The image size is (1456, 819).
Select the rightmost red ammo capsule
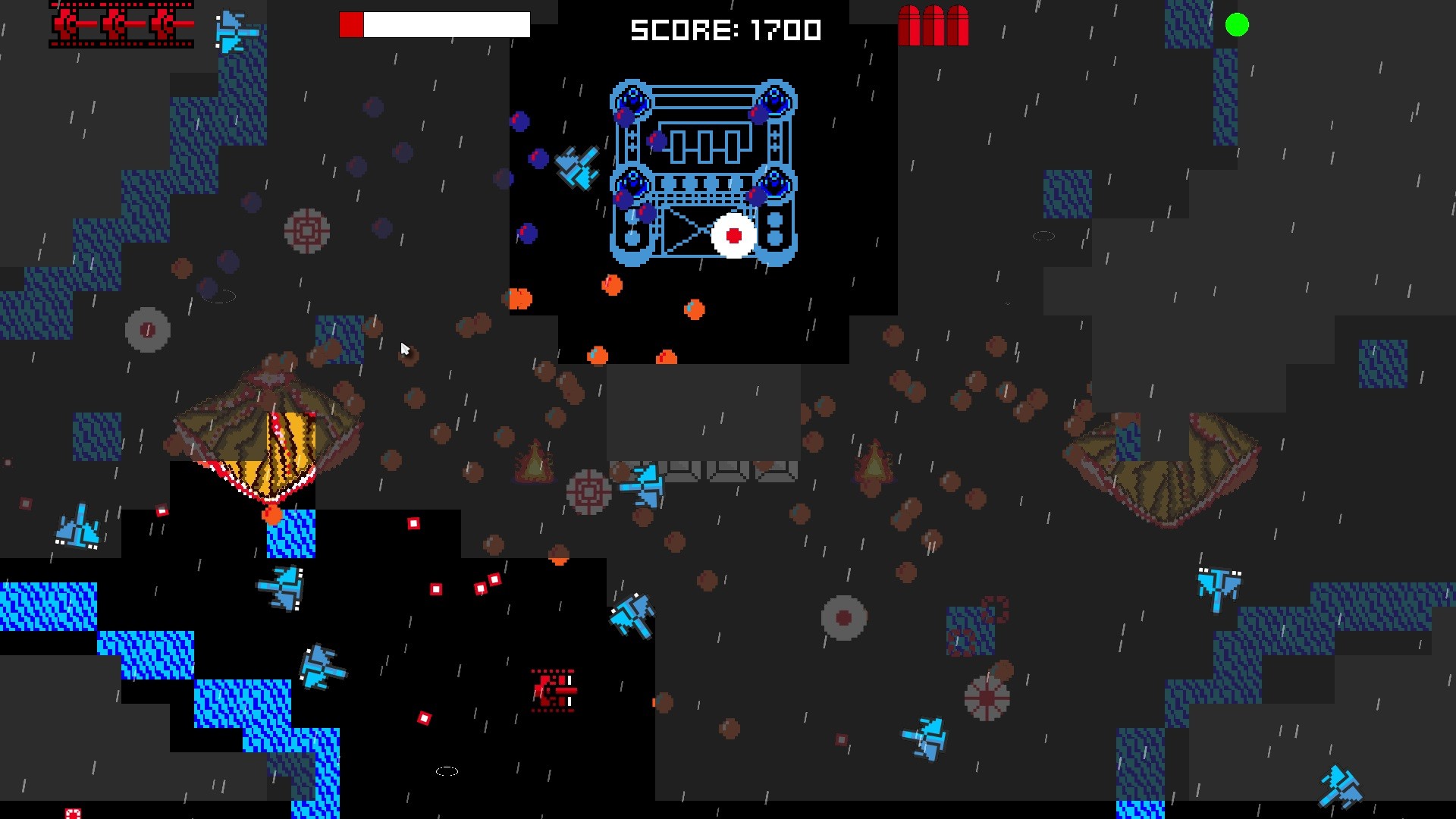pos(957,24)
